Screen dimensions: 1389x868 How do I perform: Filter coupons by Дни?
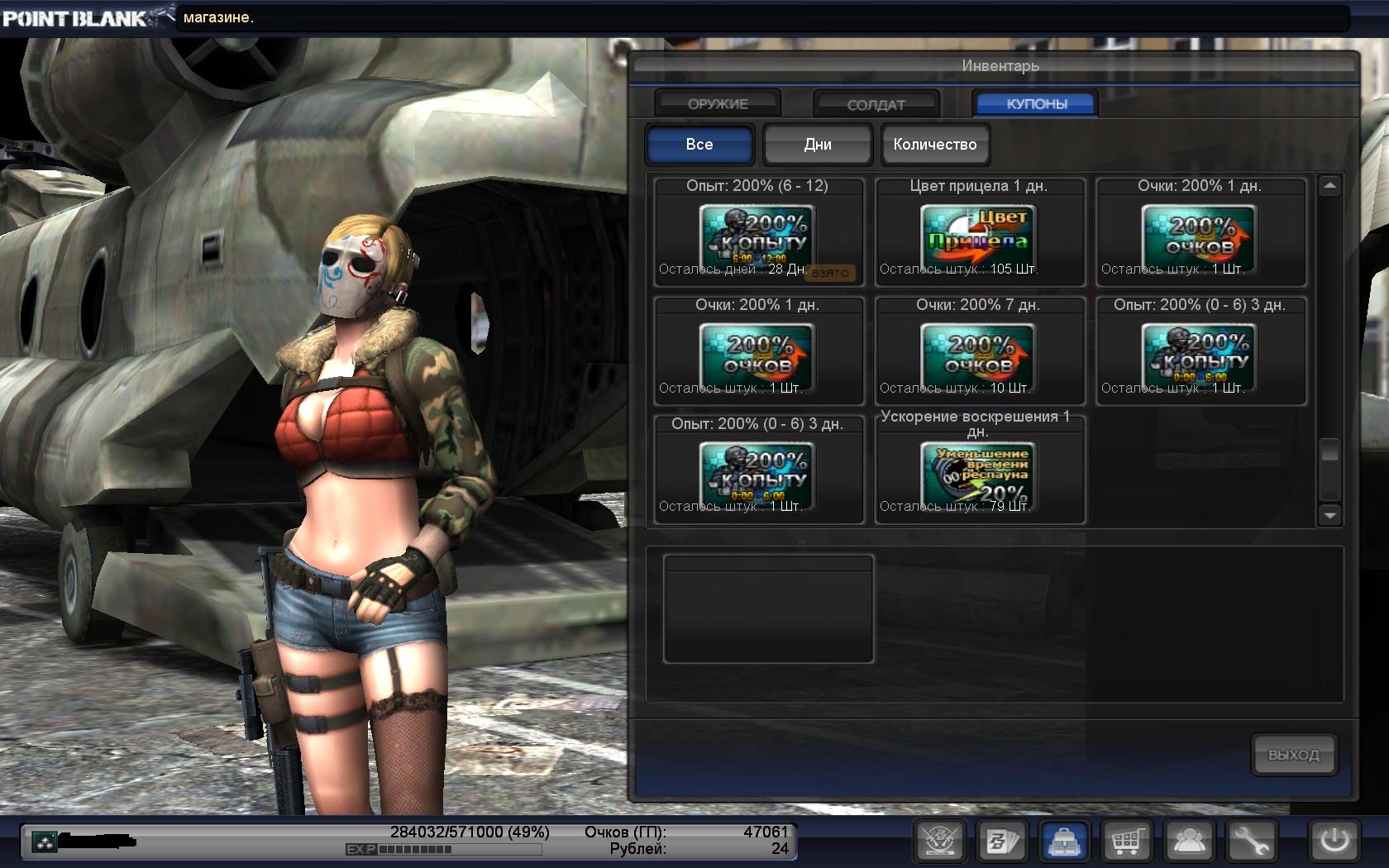point(818,145)
